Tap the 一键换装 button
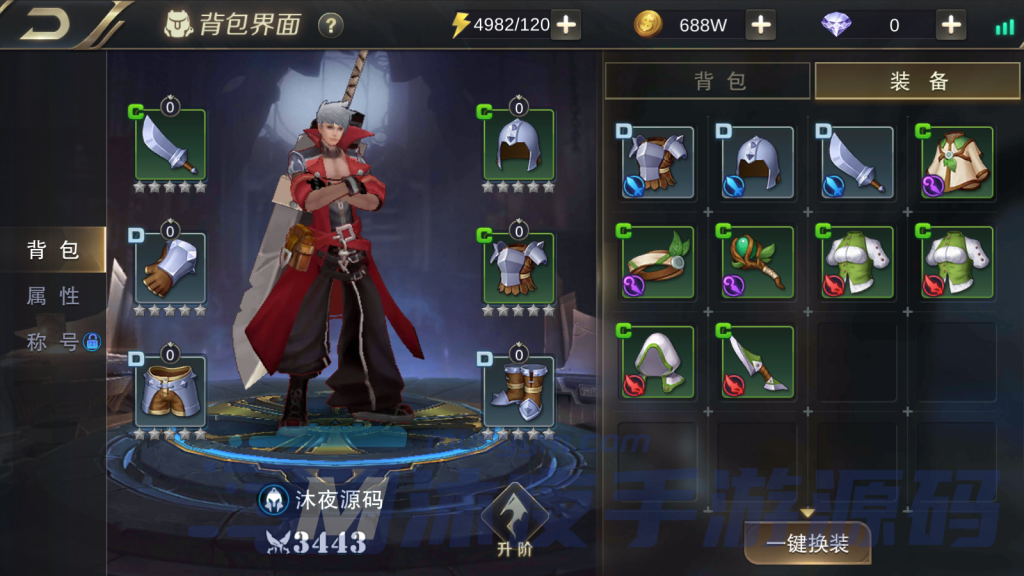Screen dimensions: 1024x576 (x=807, y=544)
